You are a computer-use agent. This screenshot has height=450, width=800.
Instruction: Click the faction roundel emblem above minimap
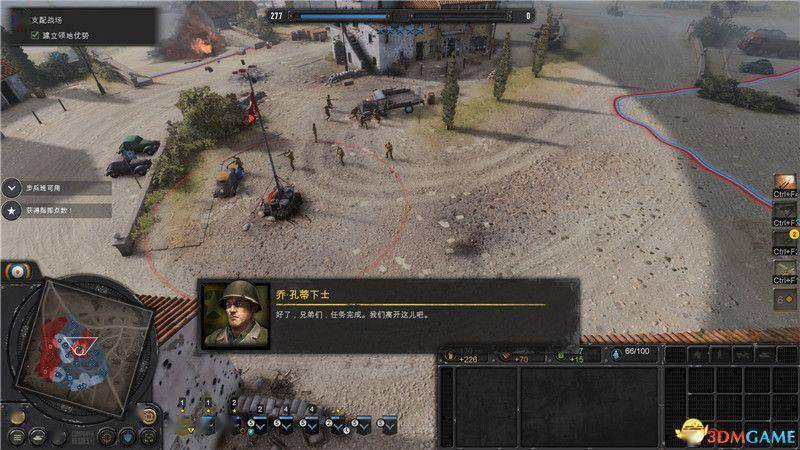tap(17, 273)
